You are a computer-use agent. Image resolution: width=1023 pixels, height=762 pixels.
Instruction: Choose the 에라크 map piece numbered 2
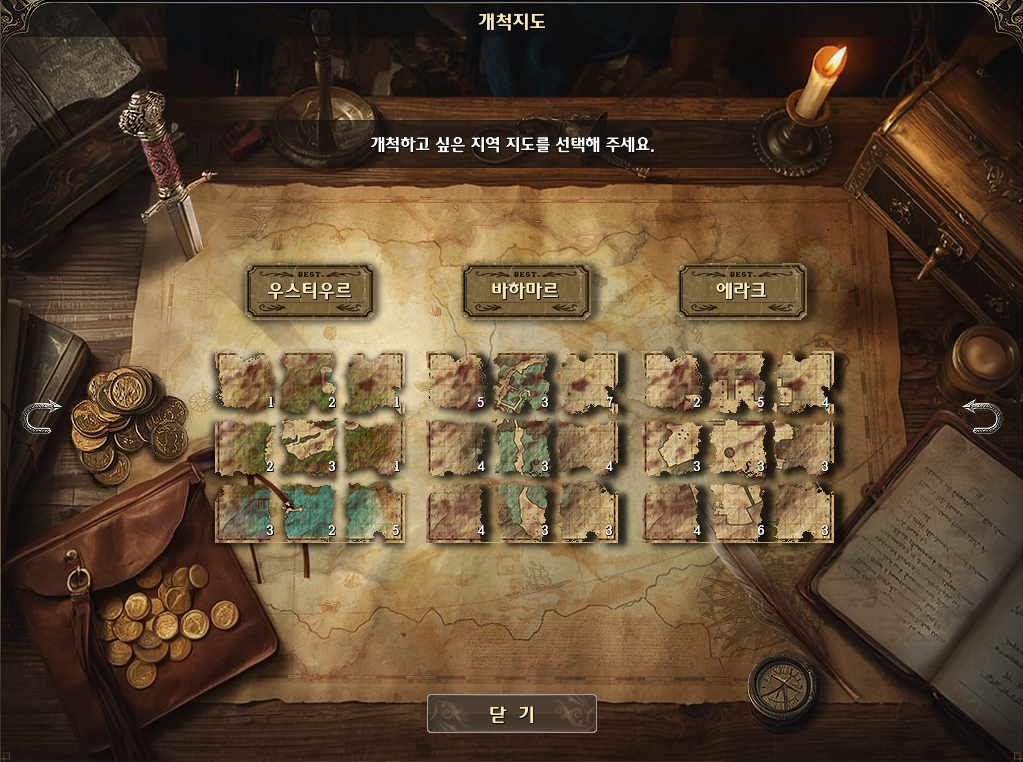[x=674, y=381]
